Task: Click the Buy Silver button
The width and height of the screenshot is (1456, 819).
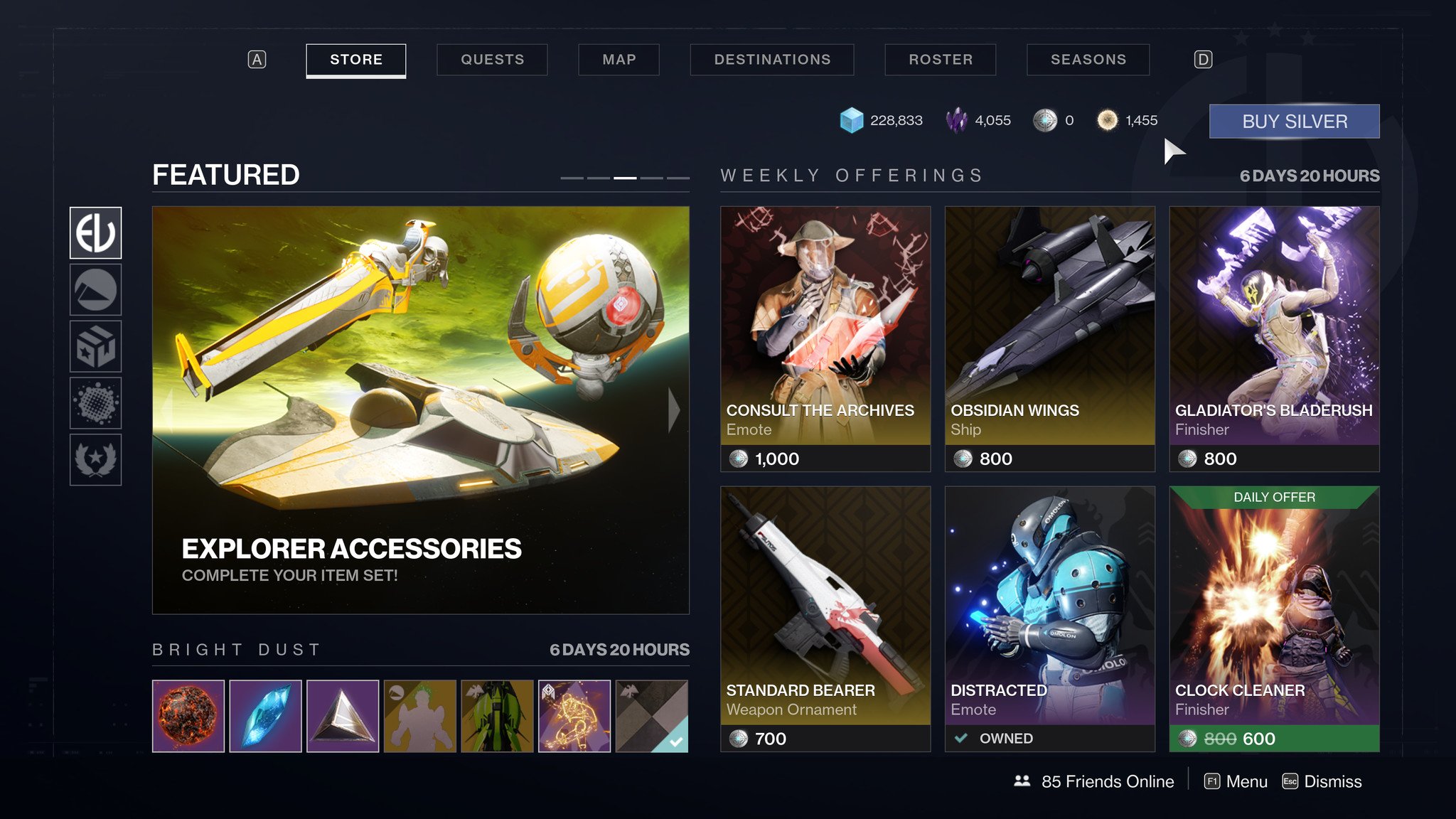Action: click(x=1294, y=120)
